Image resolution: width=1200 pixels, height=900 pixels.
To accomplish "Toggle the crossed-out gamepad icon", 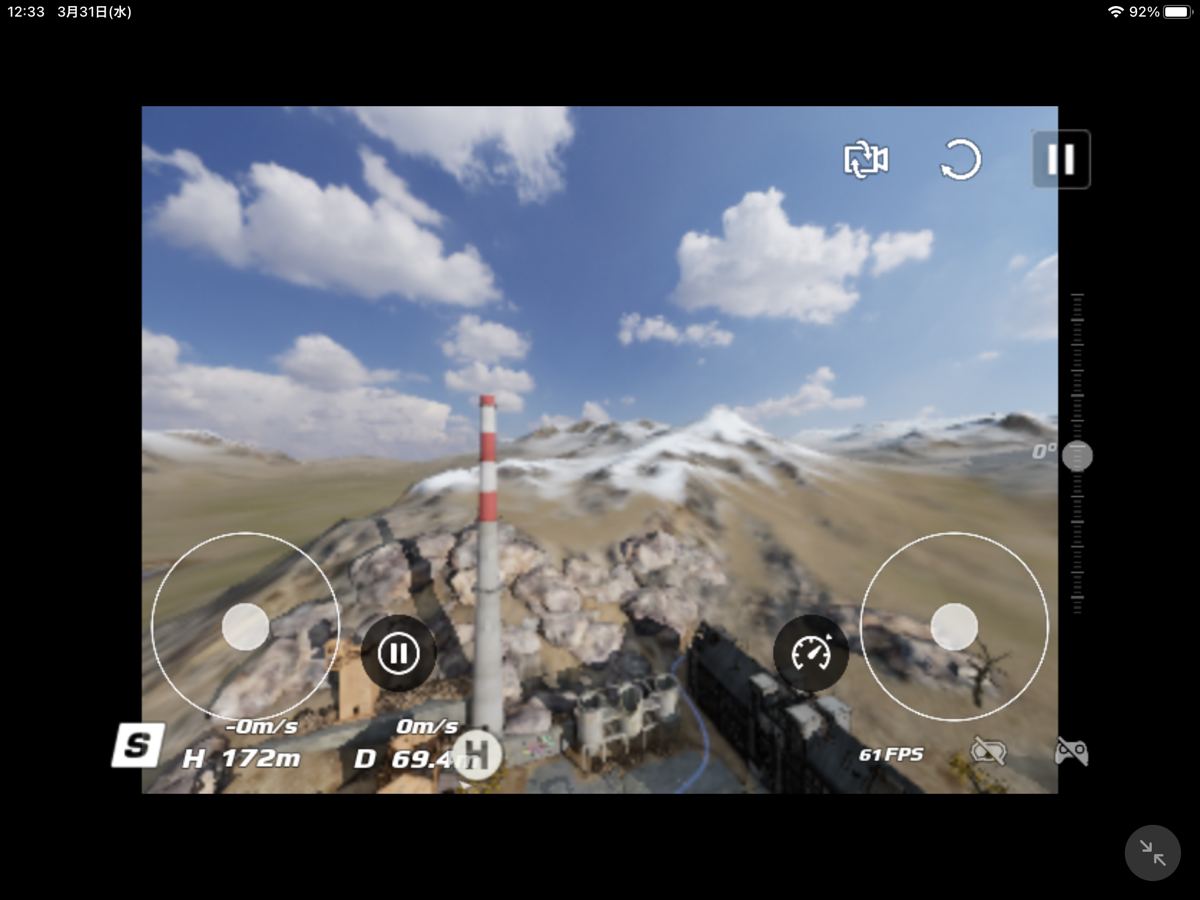I will pos(1071,751).
